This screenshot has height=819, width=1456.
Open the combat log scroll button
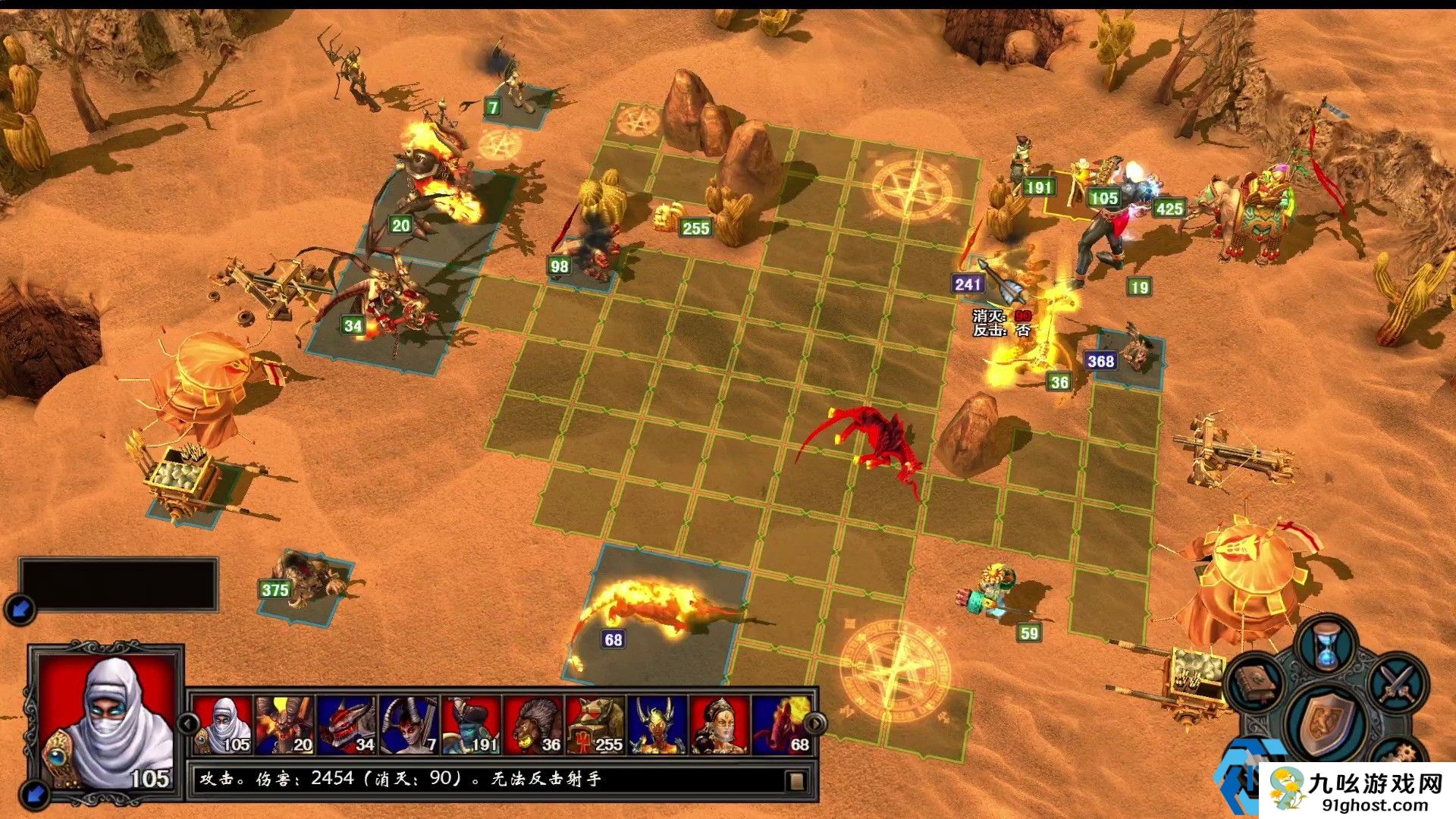pyautogui.click(x=795, y=780)
